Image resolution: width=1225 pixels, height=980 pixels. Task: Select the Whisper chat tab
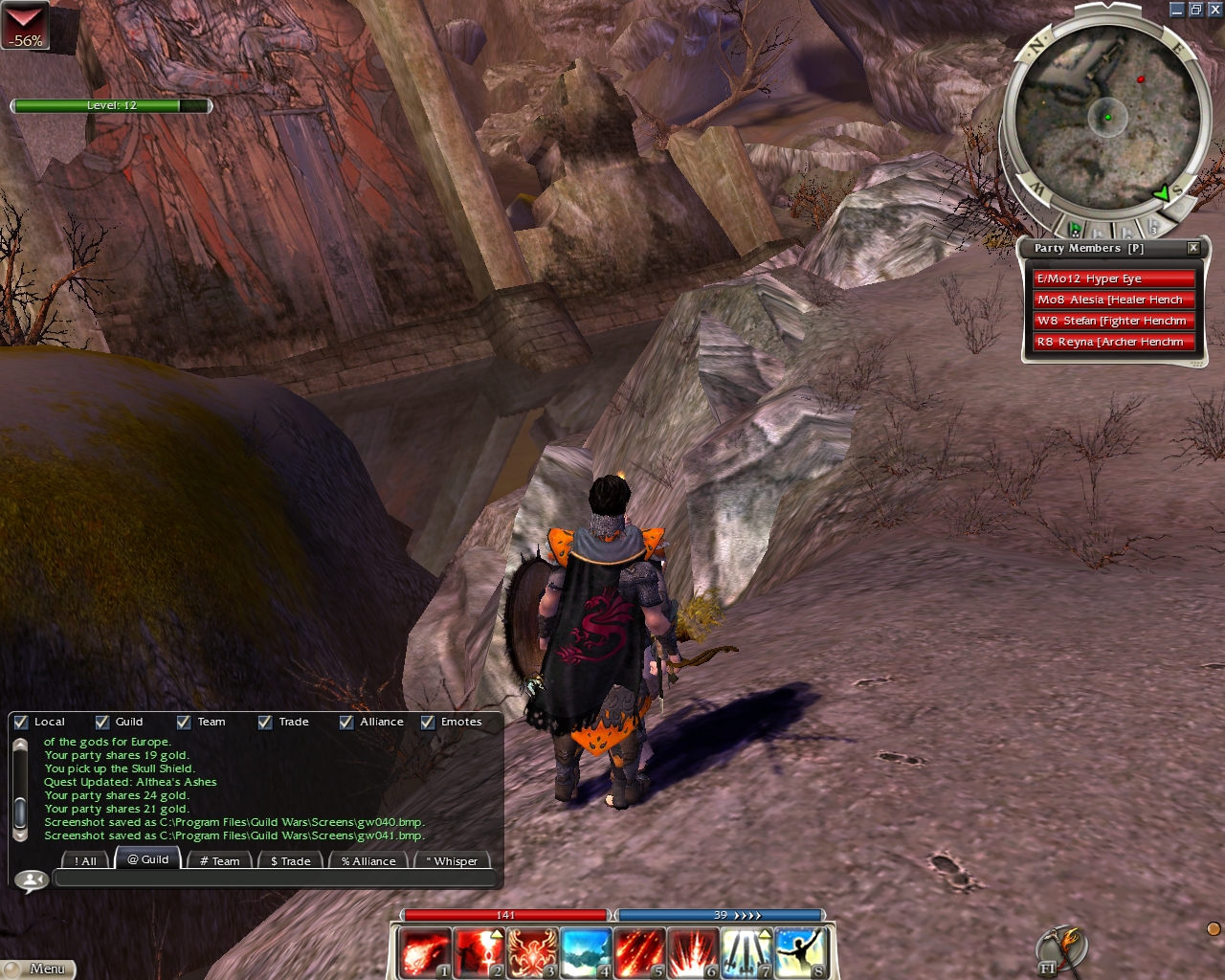coord(452,861)
